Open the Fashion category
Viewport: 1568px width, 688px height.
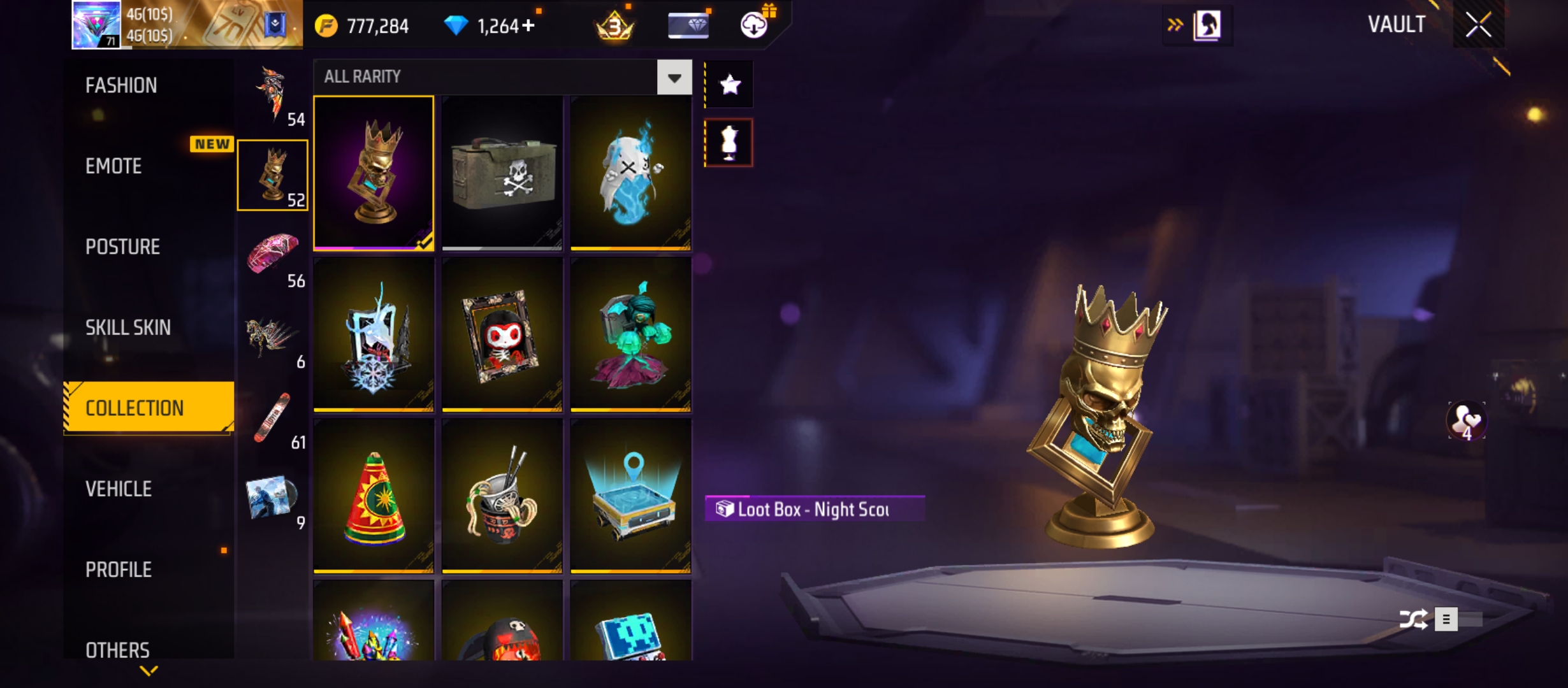pos(121,85)
